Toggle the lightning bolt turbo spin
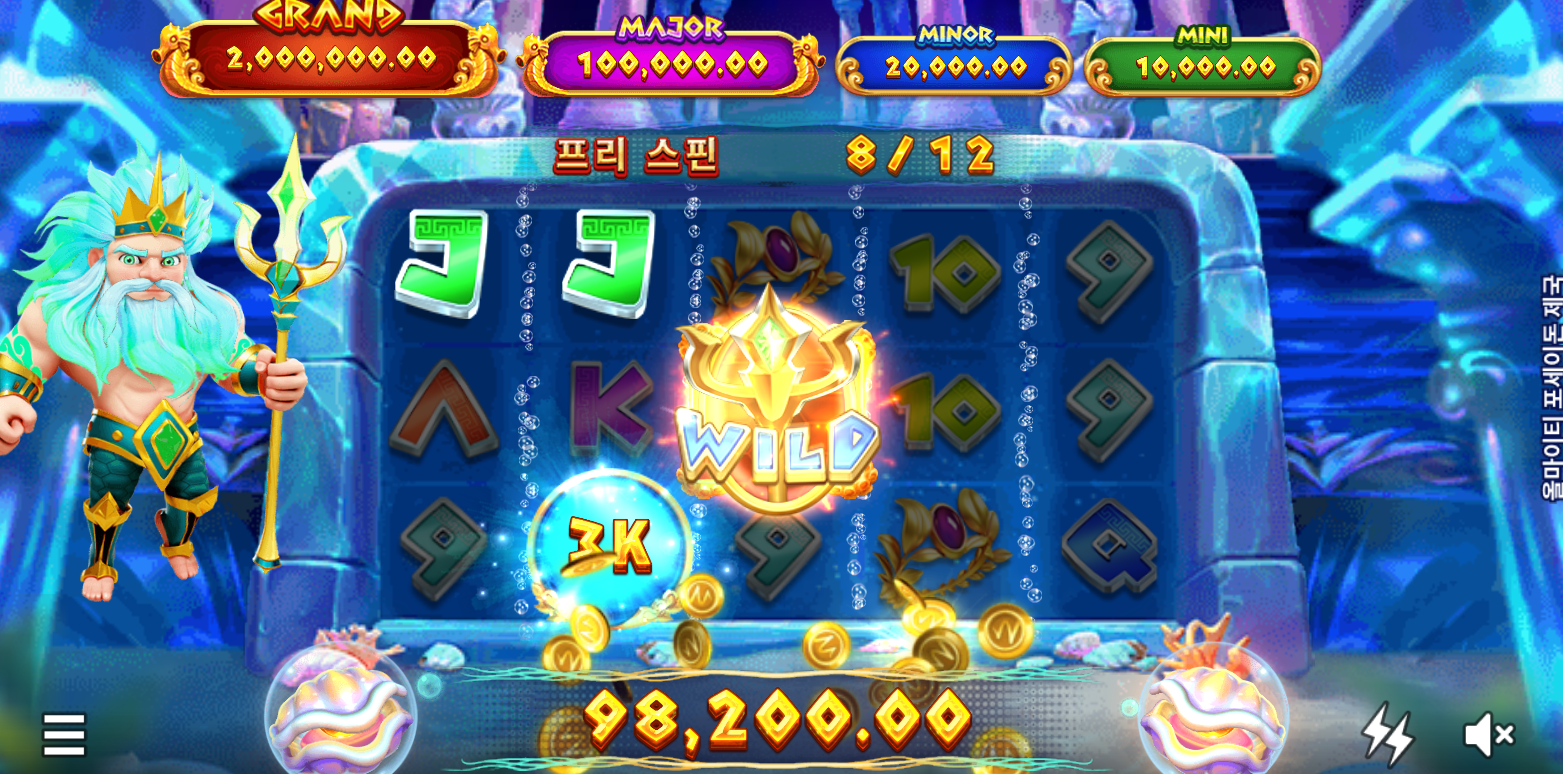1563x774 pixels. pos(1387,735)
